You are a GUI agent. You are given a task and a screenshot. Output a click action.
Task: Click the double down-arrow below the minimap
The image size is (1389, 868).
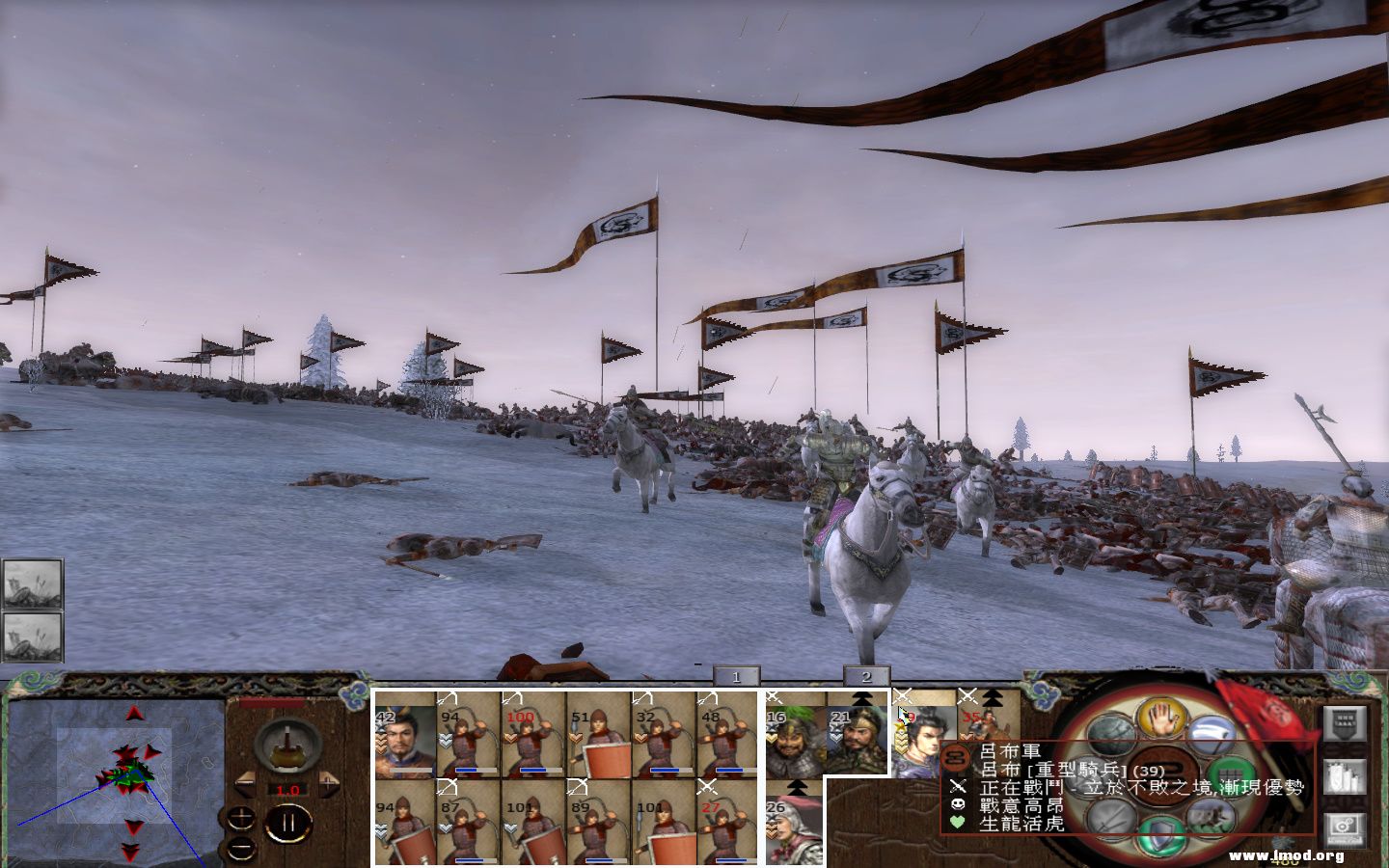[128, 850]
